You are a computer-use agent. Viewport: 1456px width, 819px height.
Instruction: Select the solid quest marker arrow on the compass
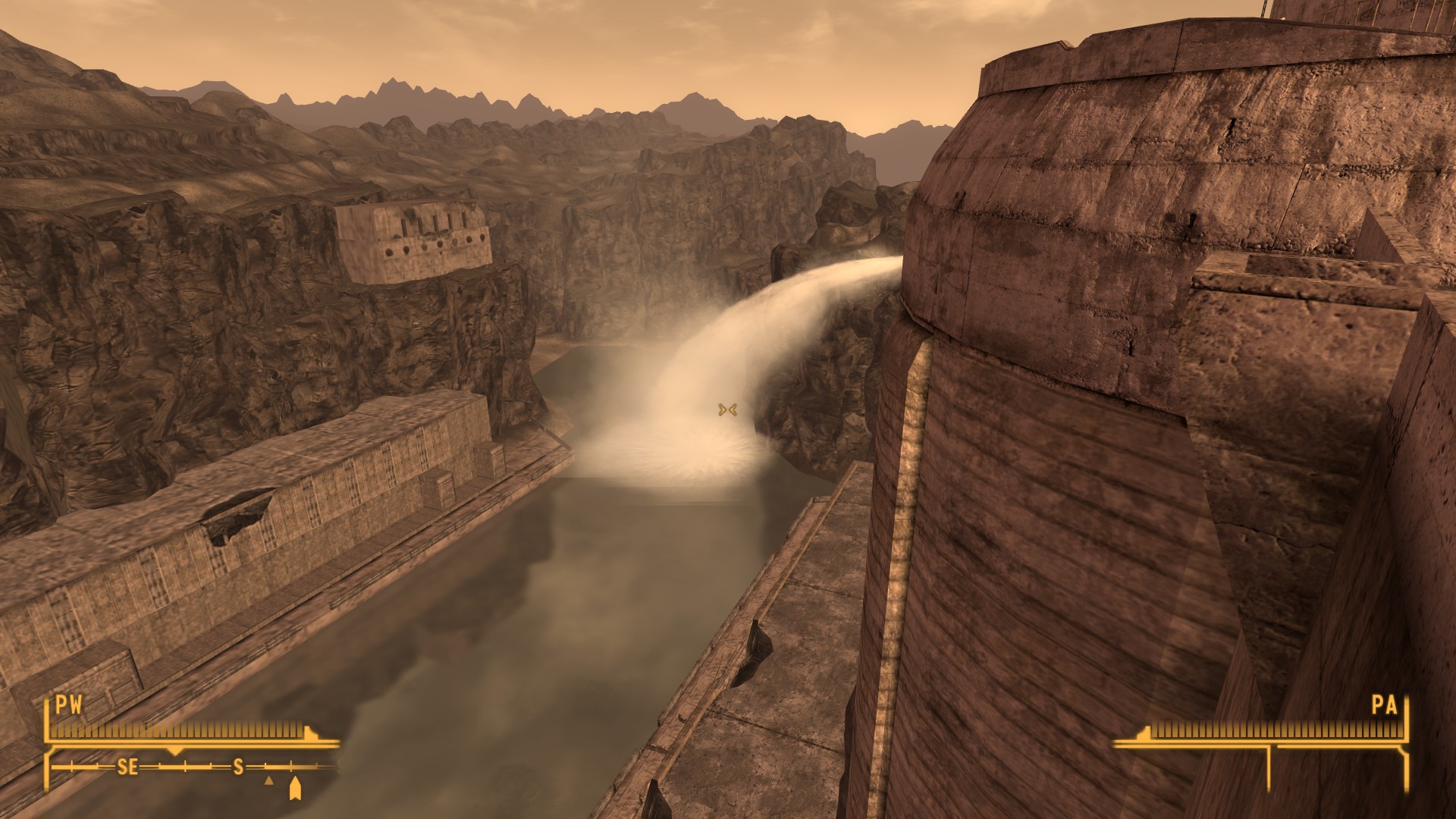coord(295,788)
